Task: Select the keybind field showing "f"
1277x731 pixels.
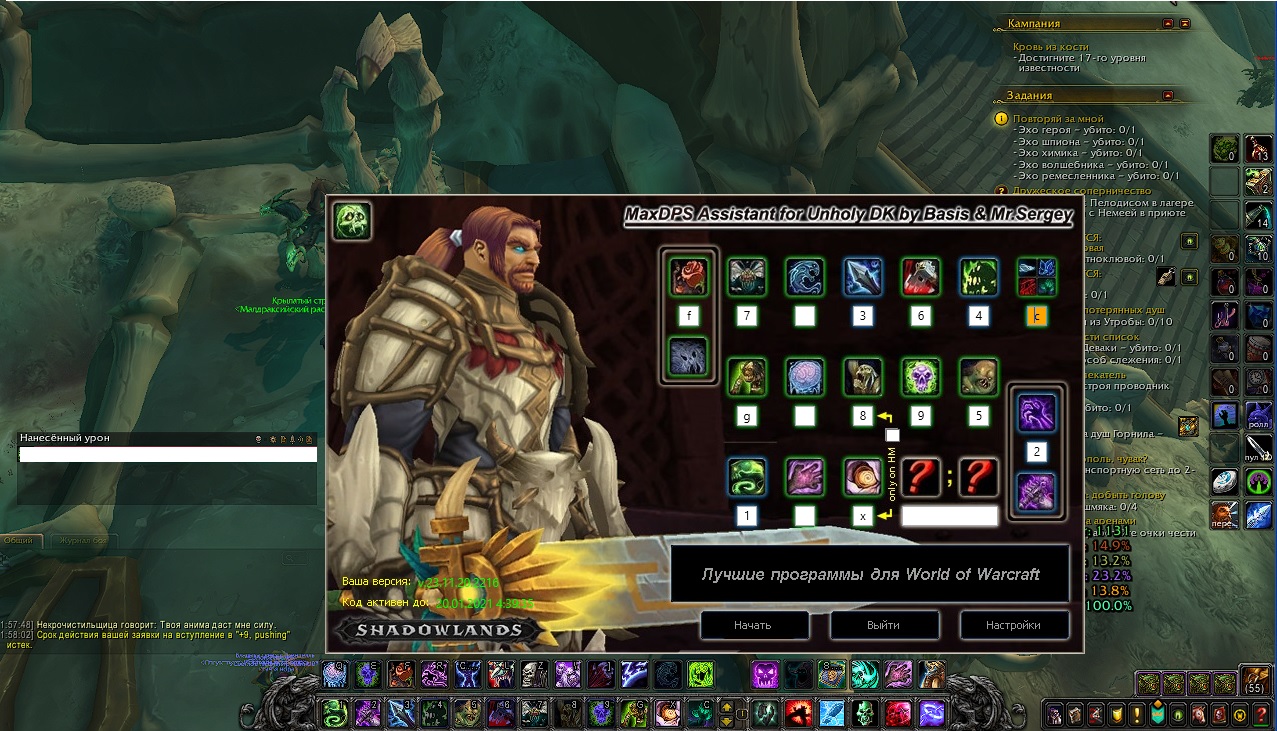Action: [688, 317]
